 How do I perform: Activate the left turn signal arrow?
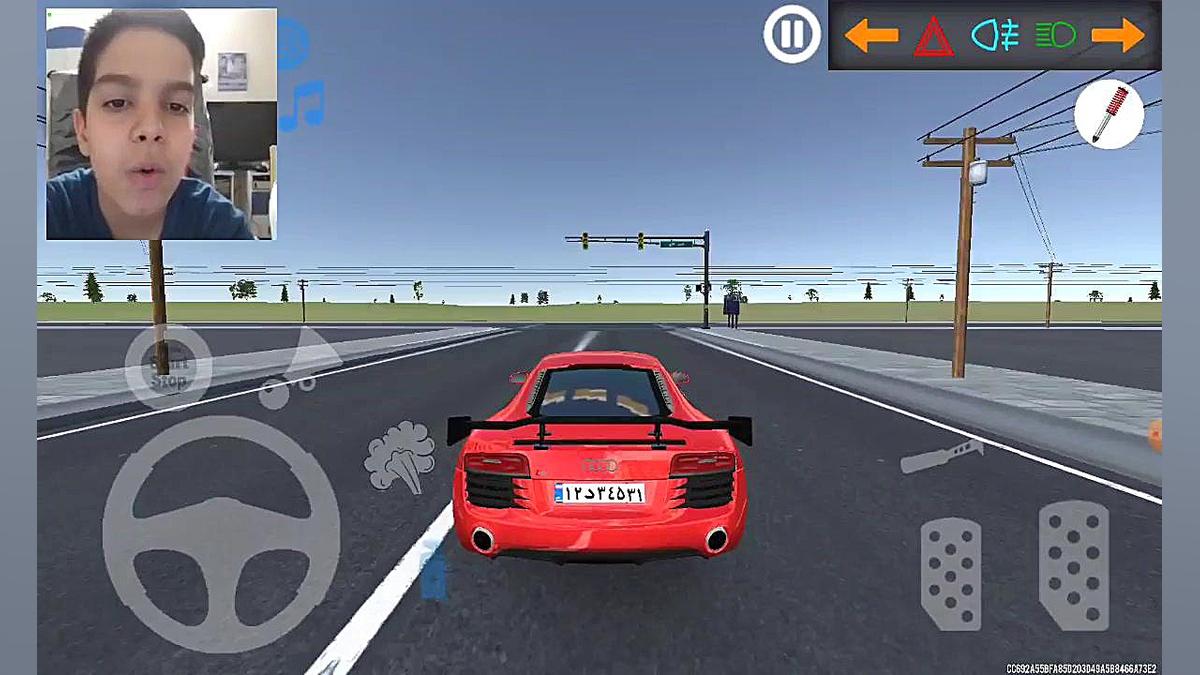(871, 36)
